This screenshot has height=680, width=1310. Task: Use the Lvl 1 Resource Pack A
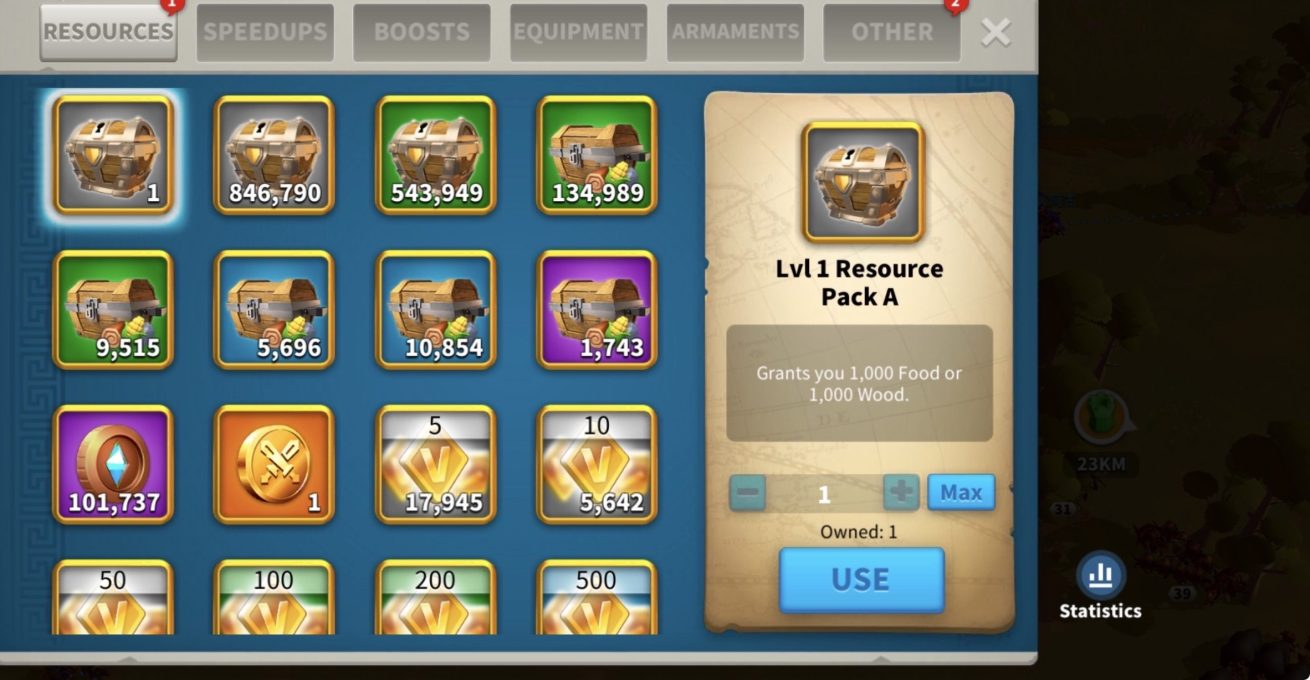pos(861,579)
